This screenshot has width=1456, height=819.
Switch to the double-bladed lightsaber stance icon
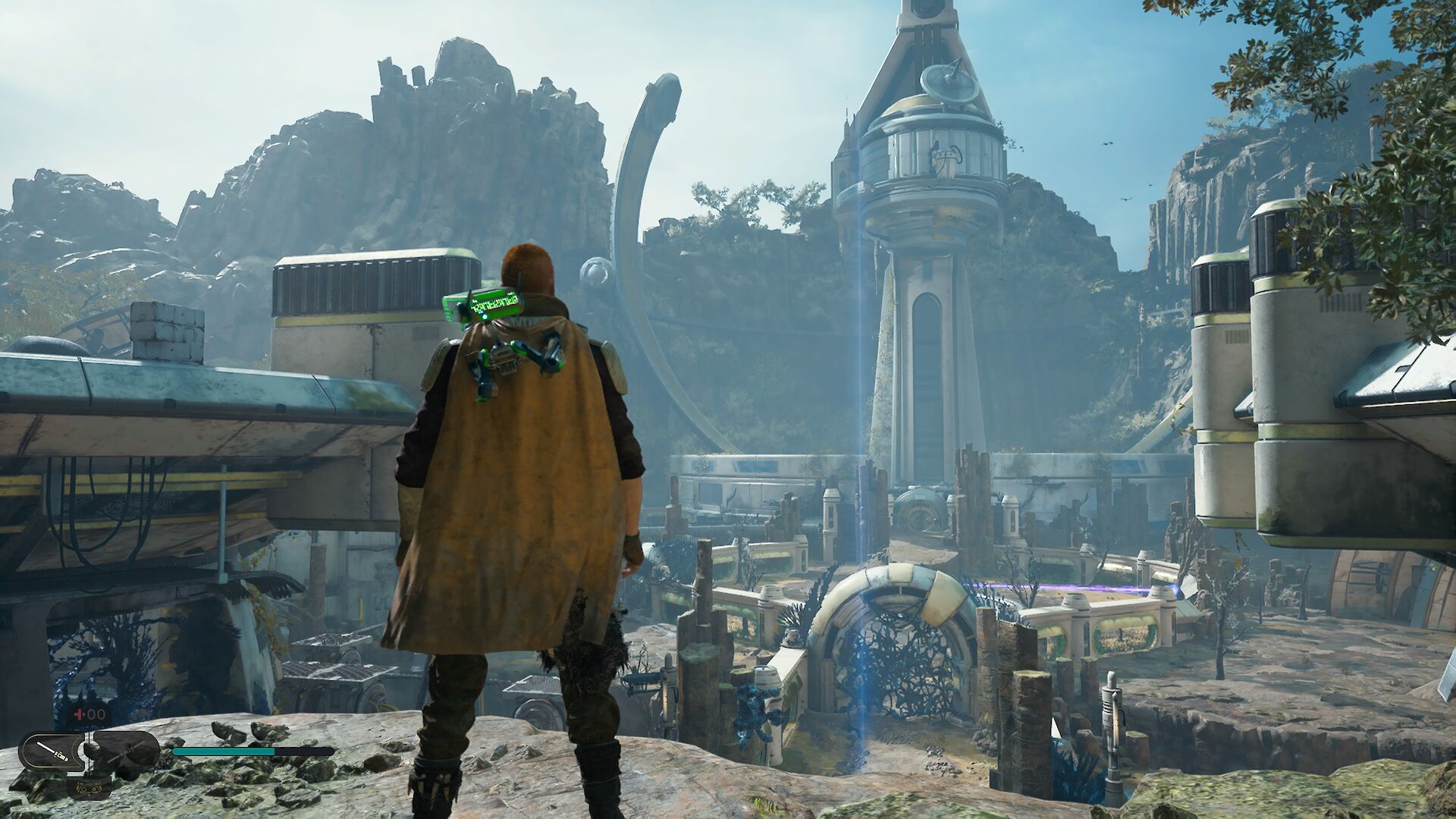click(125, 751)
